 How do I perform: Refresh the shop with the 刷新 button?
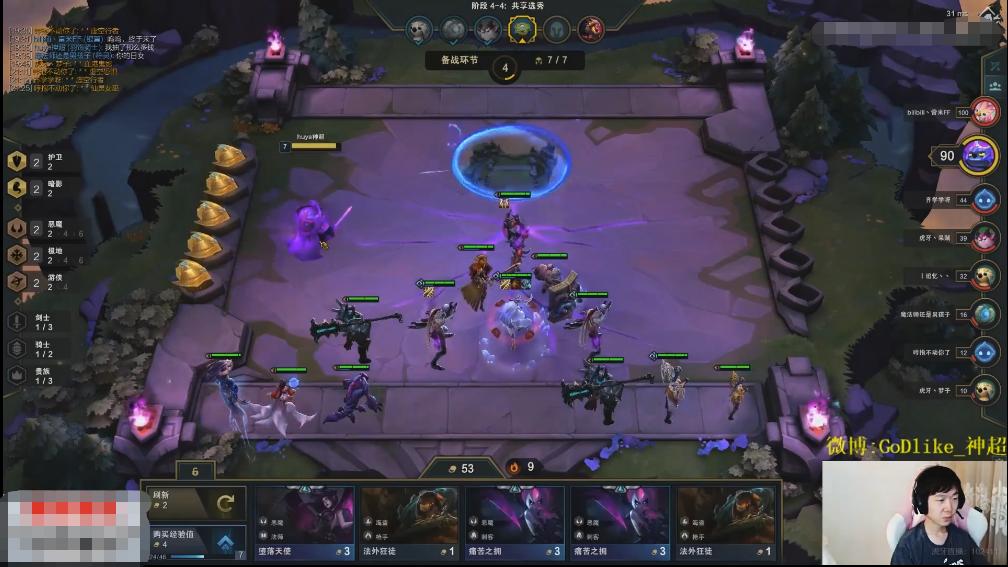click(197, 503)
